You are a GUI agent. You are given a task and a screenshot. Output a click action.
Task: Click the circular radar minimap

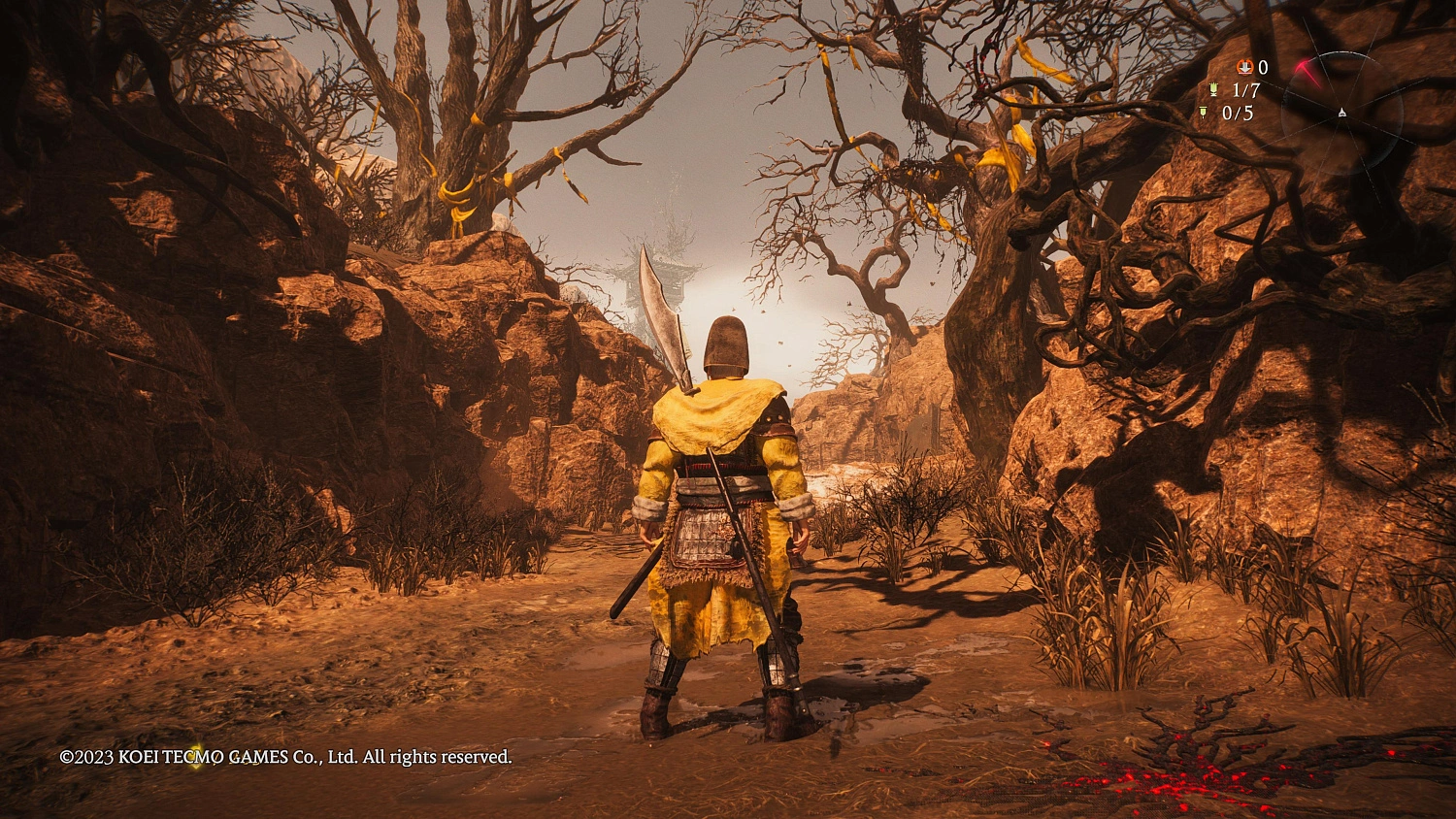(x=1340, y=113)
